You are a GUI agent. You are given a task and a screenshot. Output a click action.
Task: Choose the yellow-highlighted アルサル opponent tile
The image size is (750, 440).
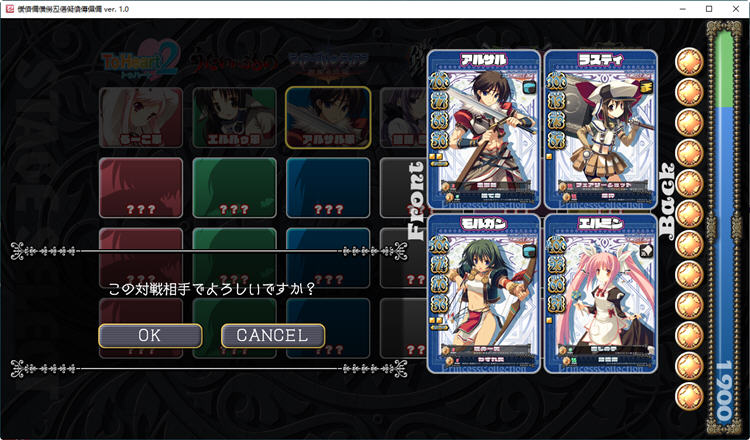[x=327, y=116]
